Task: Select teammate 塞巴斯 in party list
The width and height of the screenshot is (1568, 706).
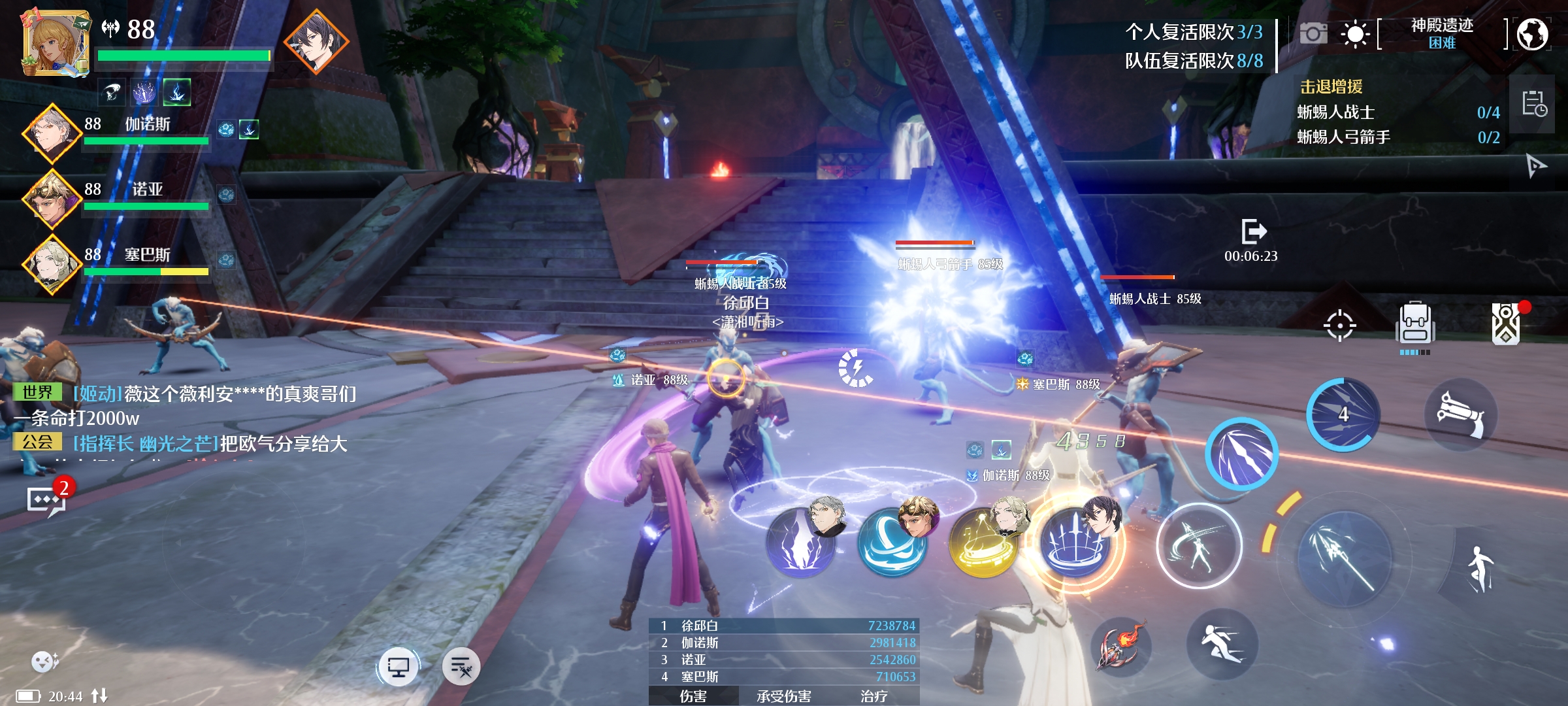Action: (52, 264)
